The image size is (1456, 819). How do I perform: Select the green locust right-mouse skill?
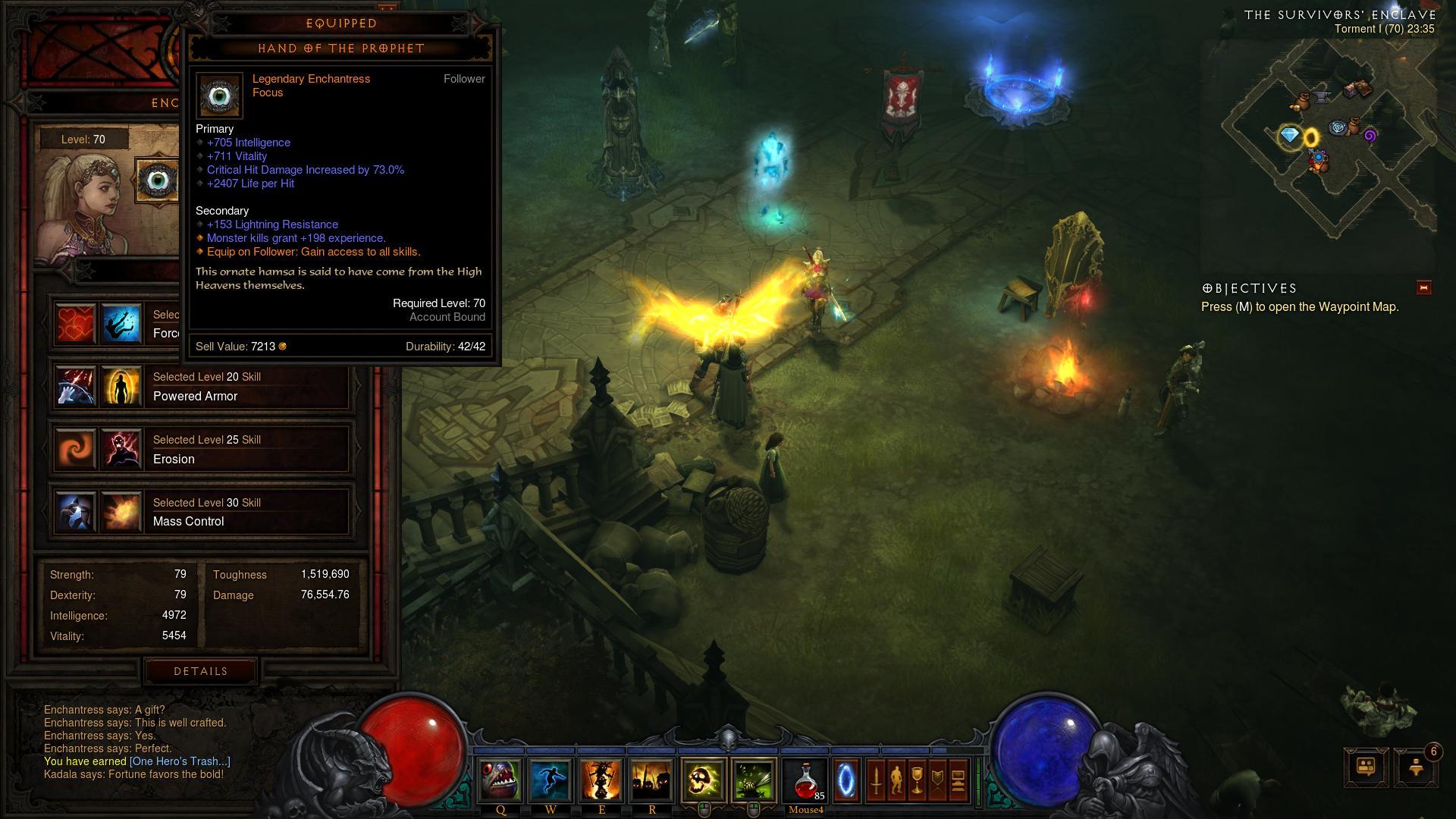click(x=754, y=780)
